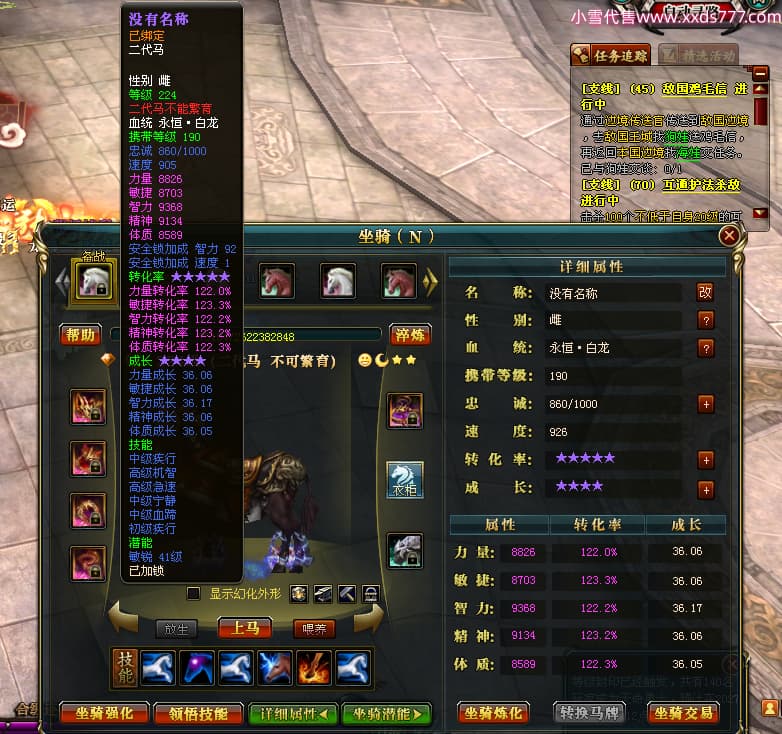The height and width of the screenshot is (734, 782).
Task: Click the 帮助 help button
Action: [80, 335]
